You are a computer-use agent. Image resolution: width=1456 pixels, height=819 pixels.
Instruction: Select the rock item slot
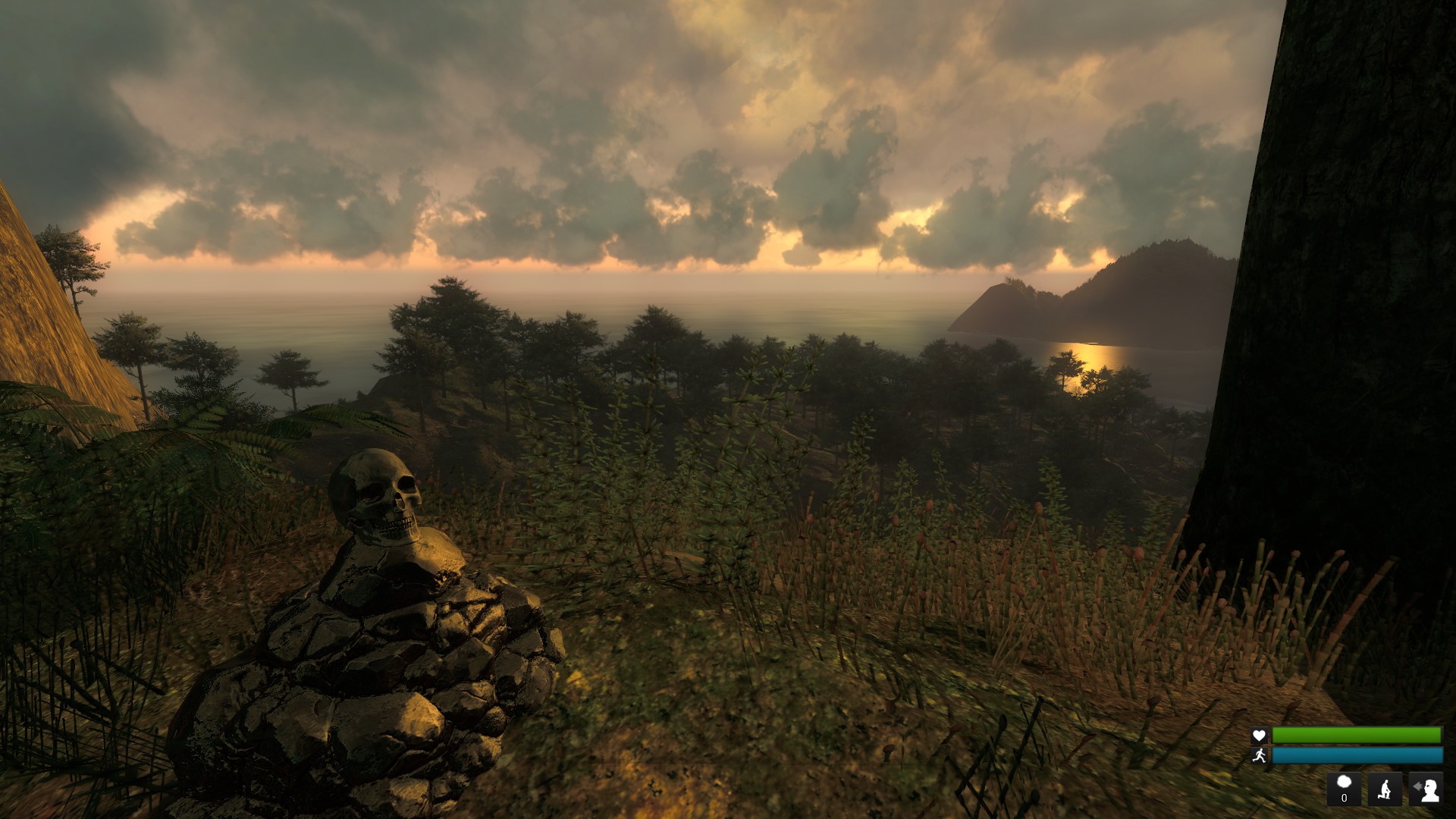pos(1344,789)
